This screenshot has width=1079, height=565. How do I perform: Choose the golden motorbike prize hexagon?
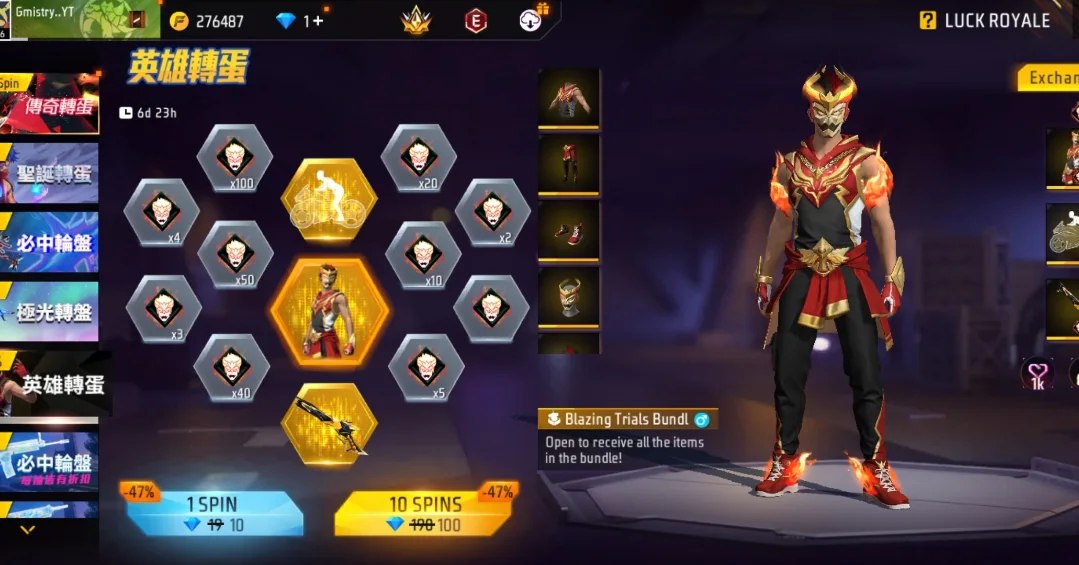[x=329, y=200]
